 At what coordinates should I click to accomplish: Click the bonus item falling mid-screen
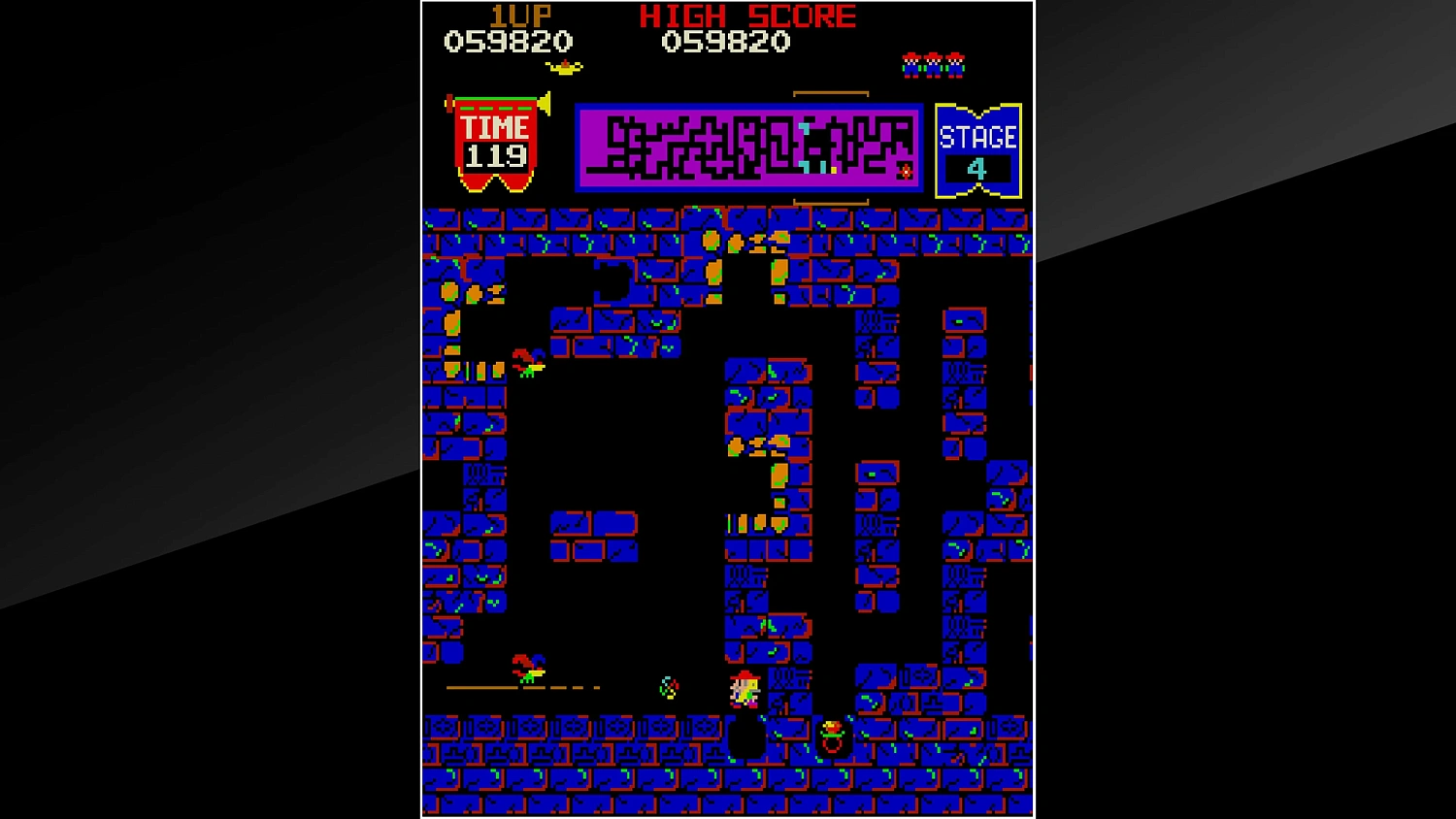[668, 687]
